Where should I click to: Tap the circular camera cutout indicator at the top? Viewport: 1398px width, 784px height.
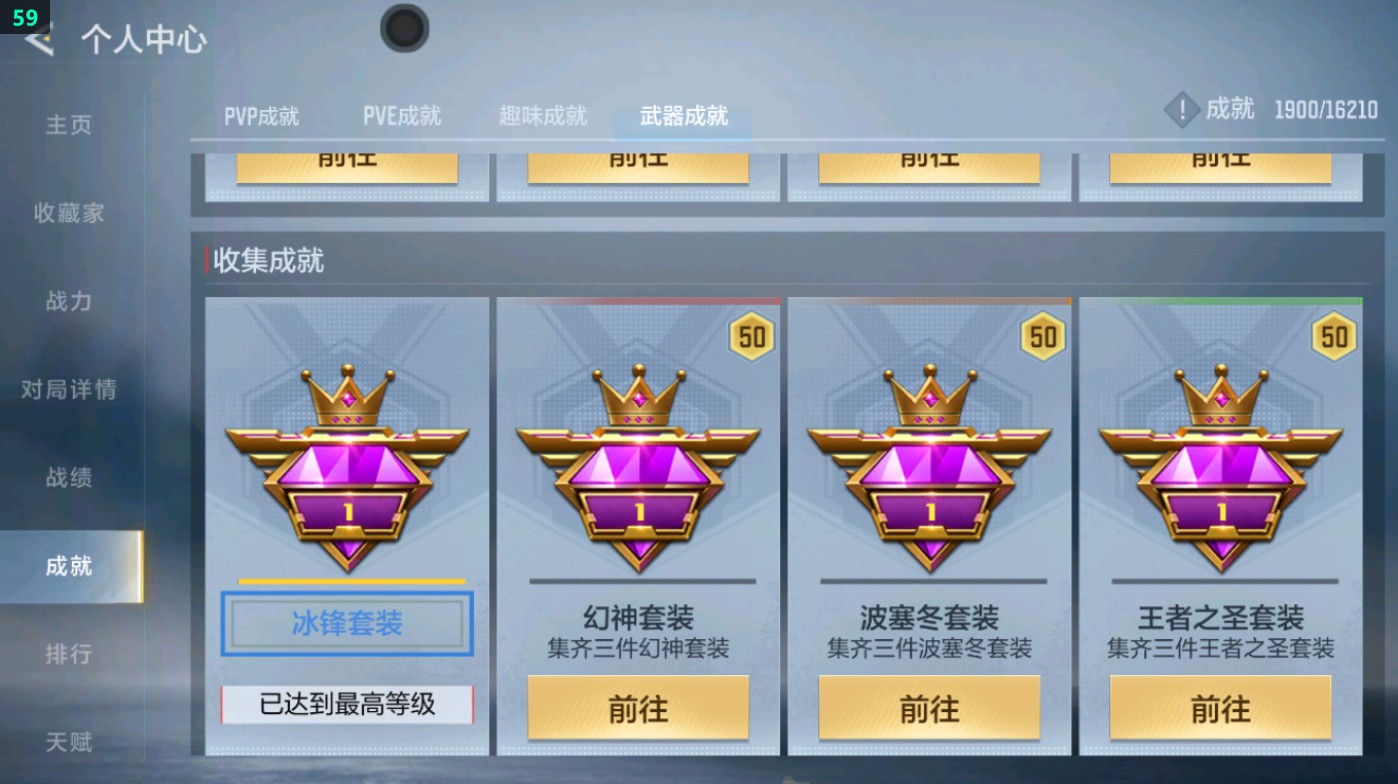click(x=404, y=29)
